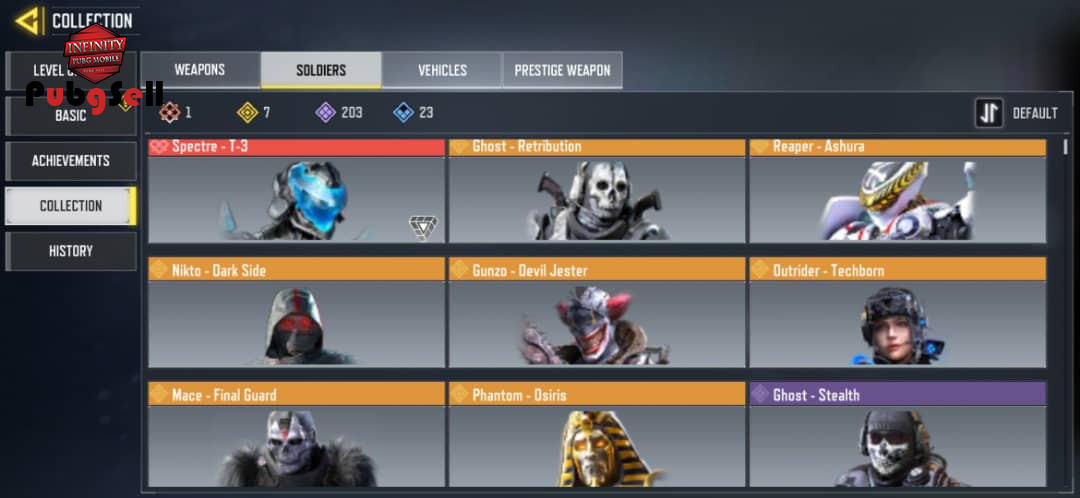Select the Collection menu entry
Screen dimensions: 1080x498
coord(71,206)
